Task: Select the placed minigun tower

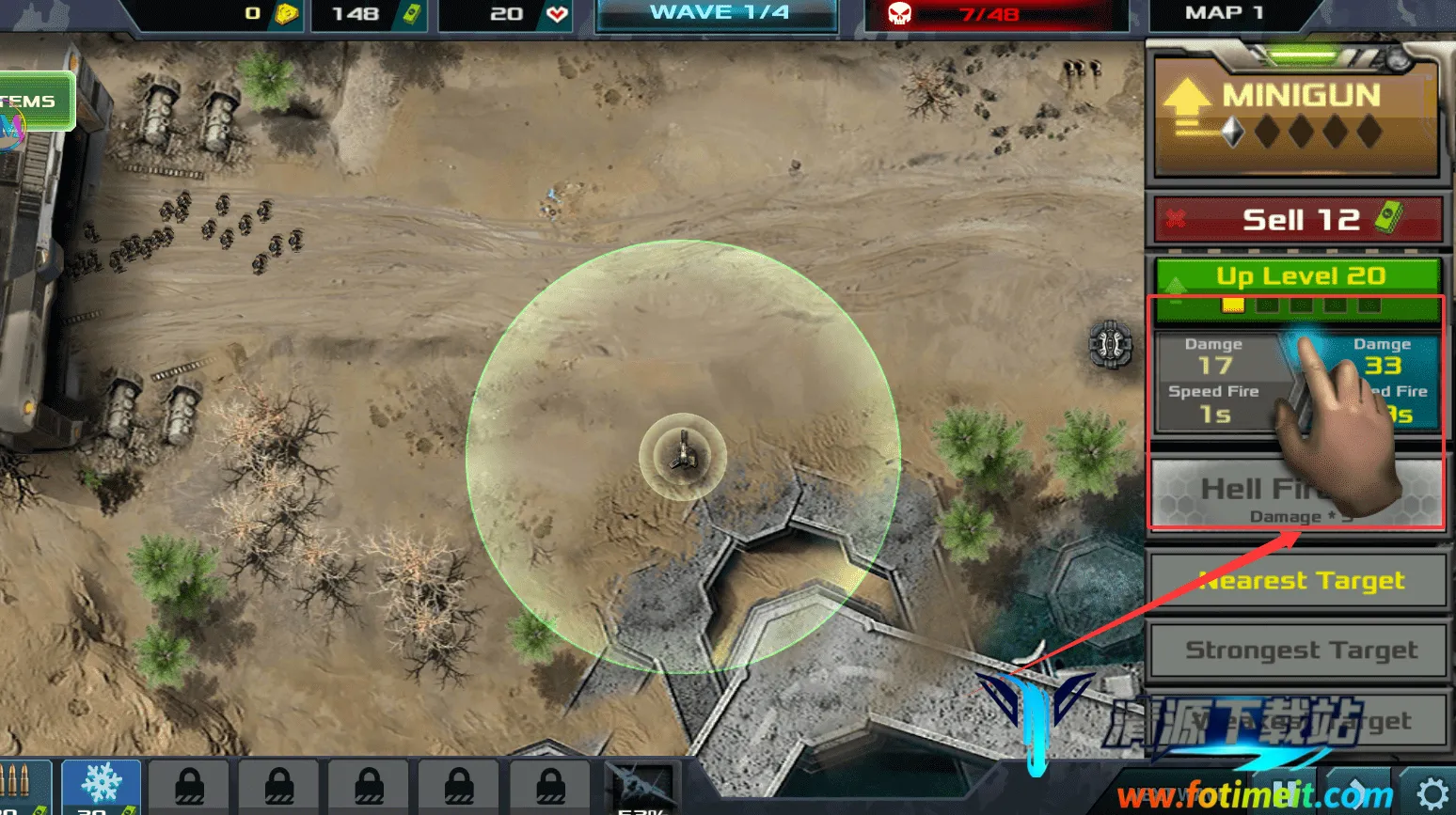Action: [x=683, y=456]
